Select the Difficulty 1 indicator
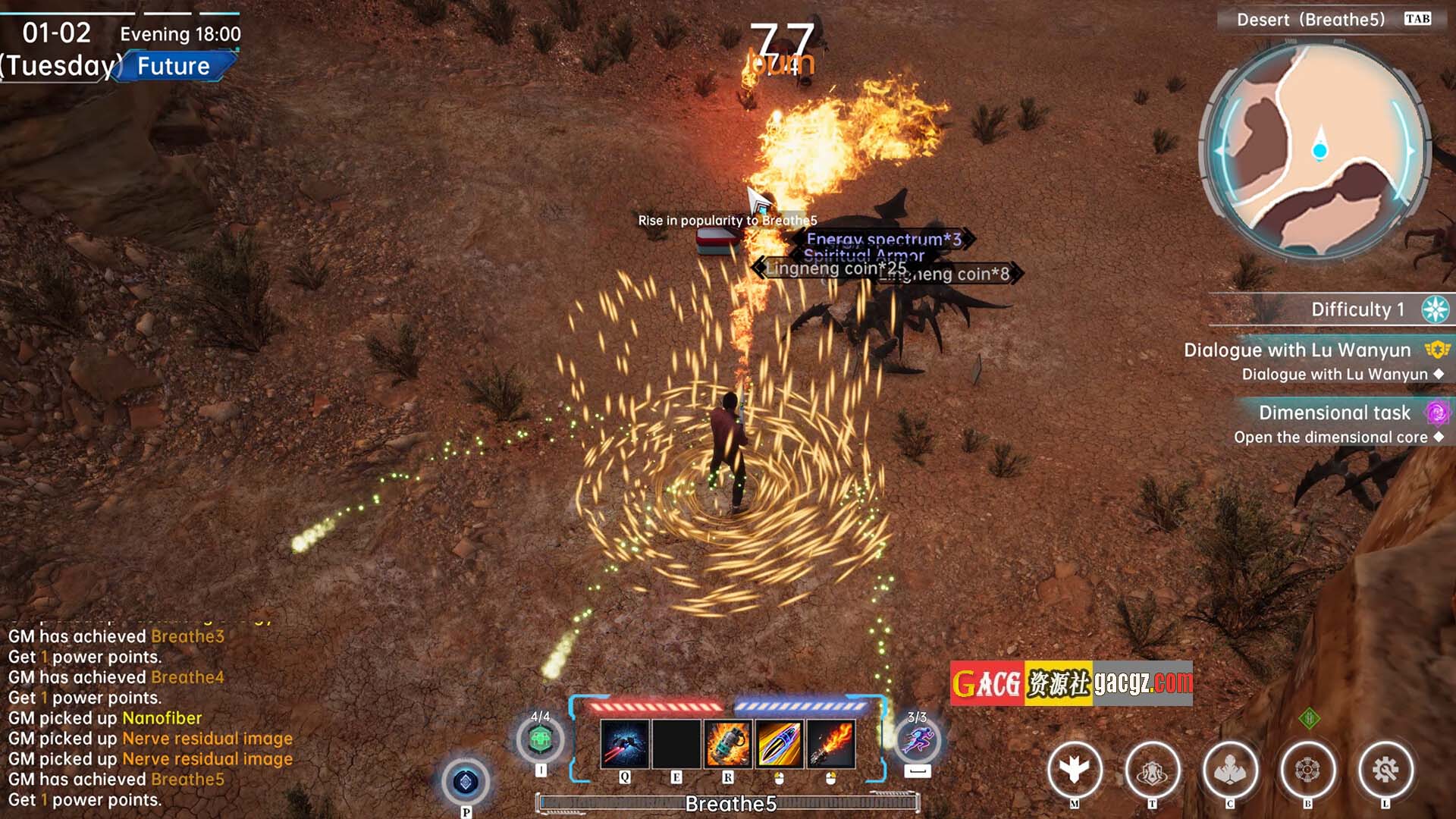The height and width of the screenshot is (819, 1456). point(1357,309)
